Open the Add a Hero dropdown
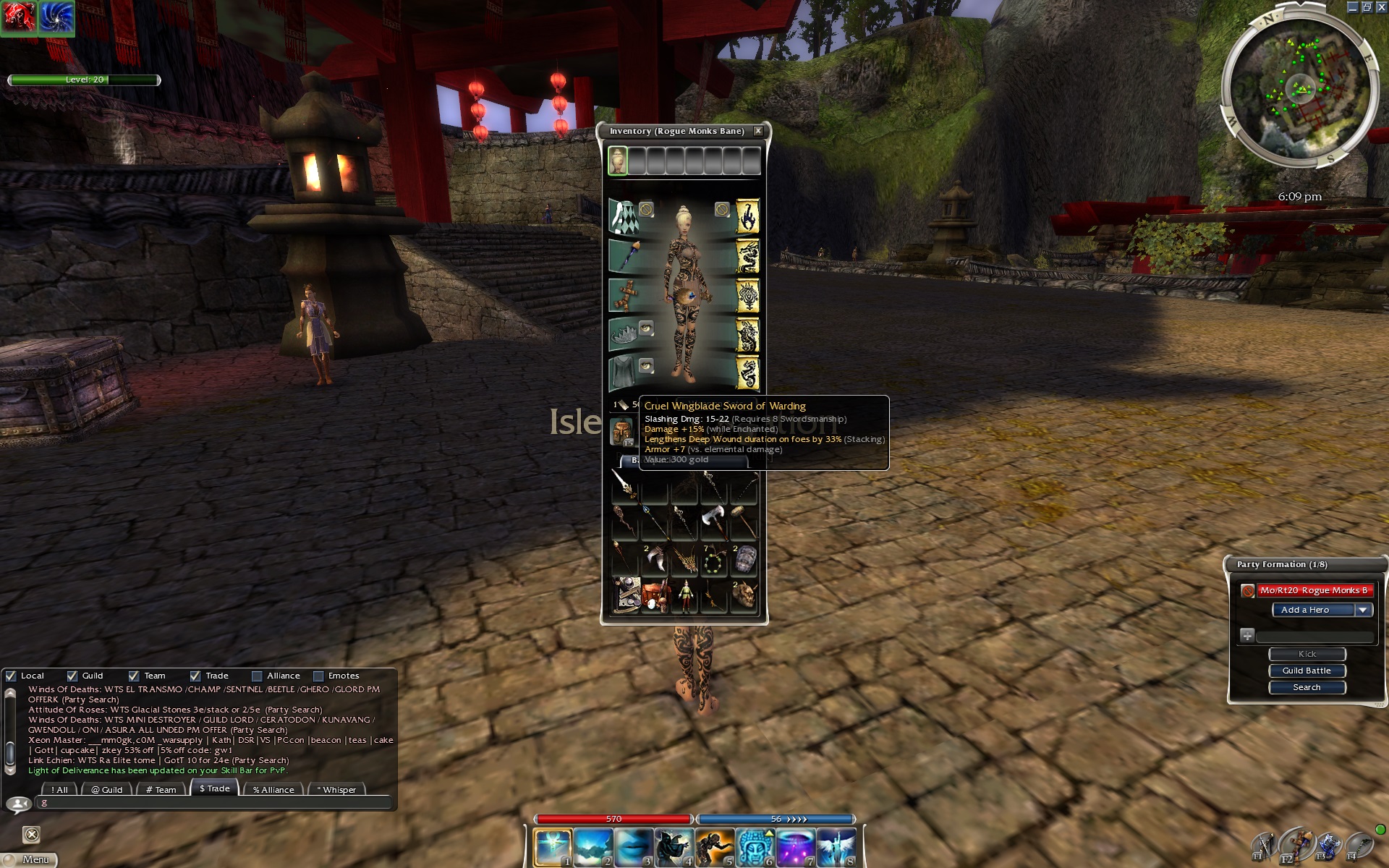Image resolution: width=1389 pixels, height=868 pixels. [x=1363, y=610]
